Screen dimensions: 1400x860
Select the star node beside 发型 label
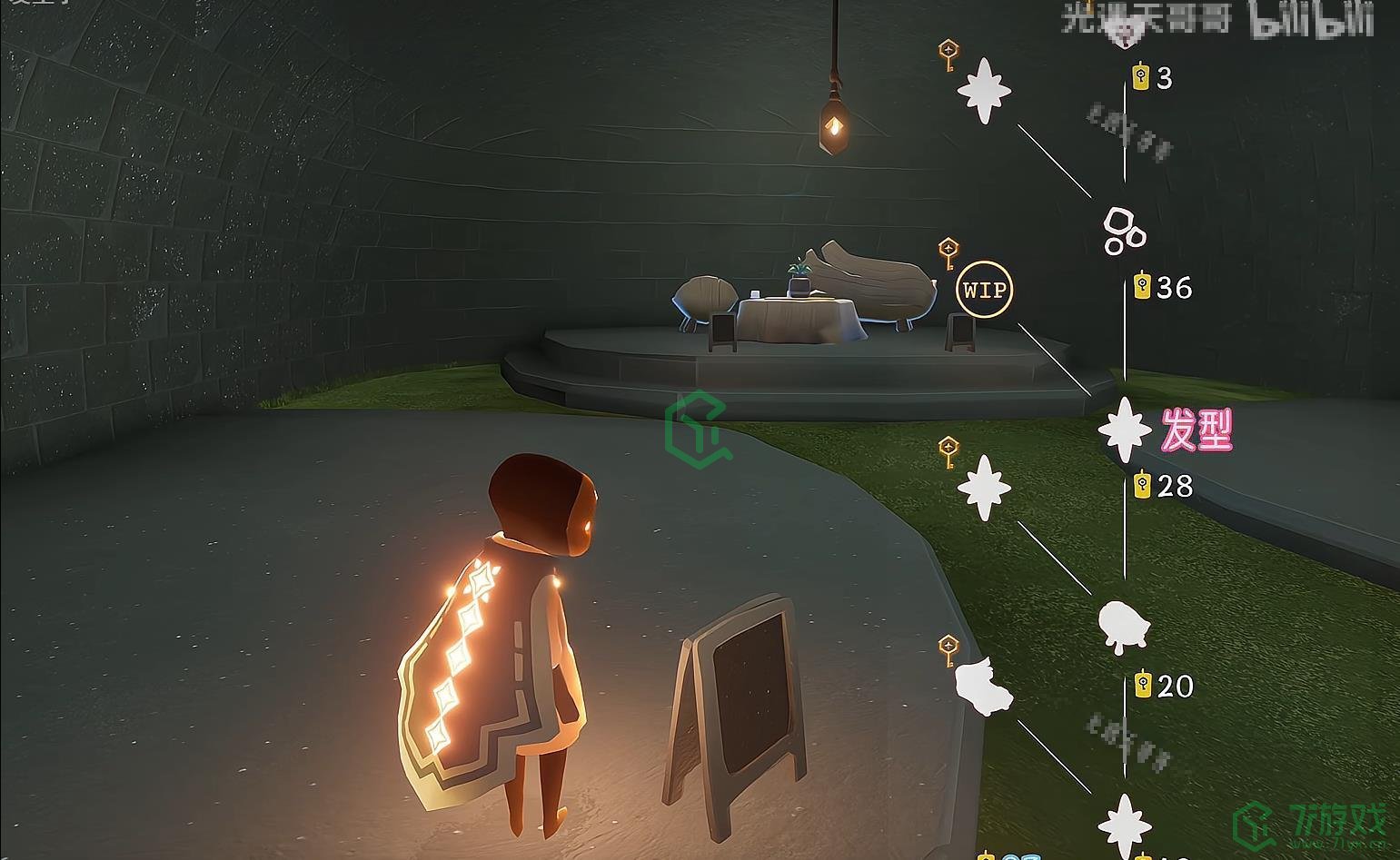pos(1125,430)
